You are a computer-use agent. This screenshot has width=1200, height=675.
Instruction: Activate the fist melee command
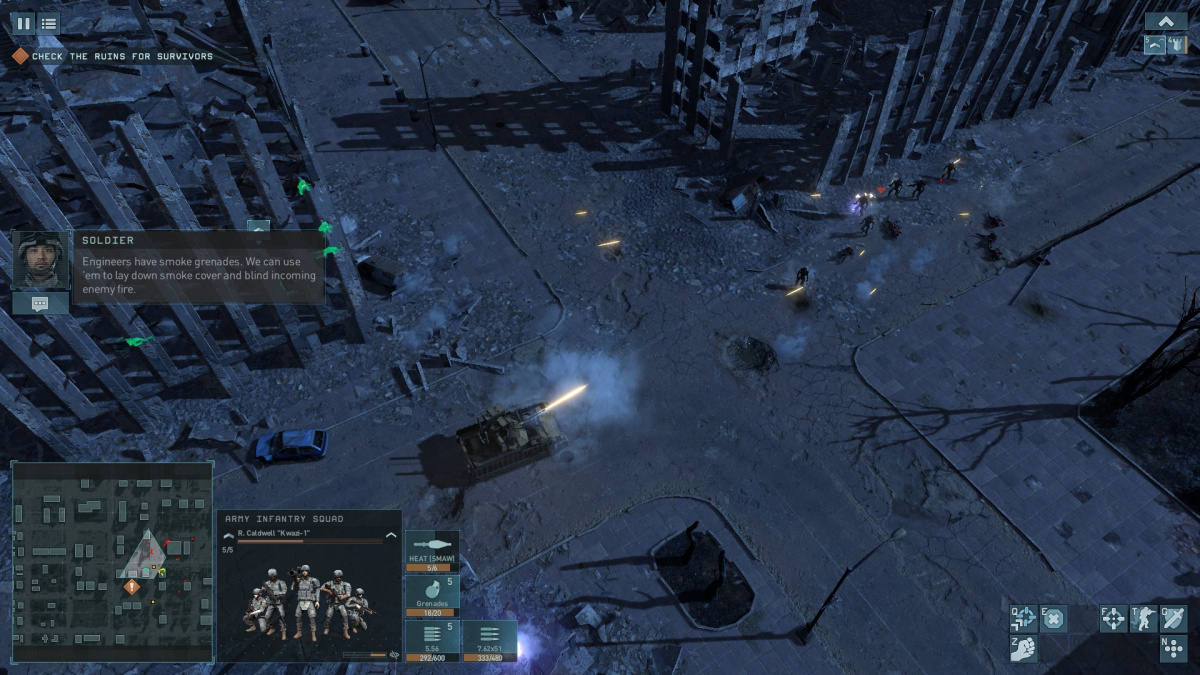[x=1024, y=649]
